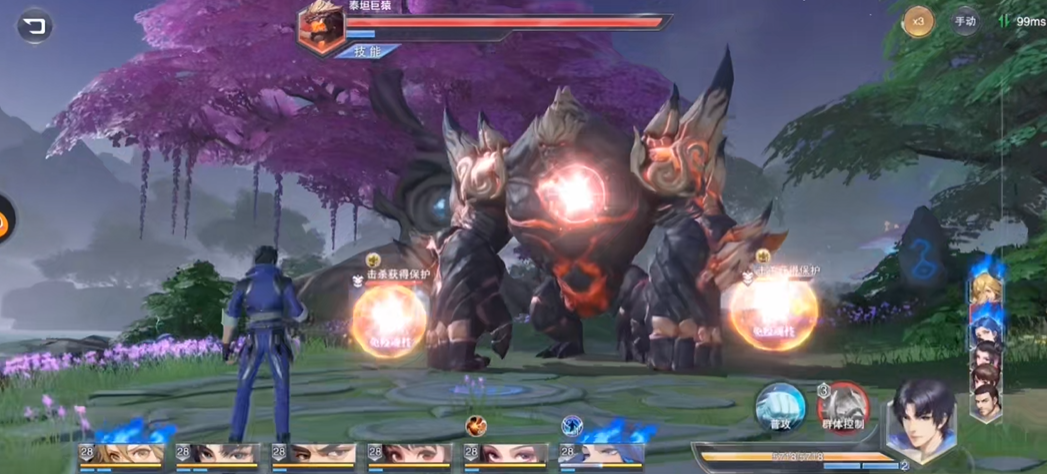Image resolution: width=1047 pixels, height=474 pixels.
Task: Toggle the x3 battle speed
Action: [918, 21]
